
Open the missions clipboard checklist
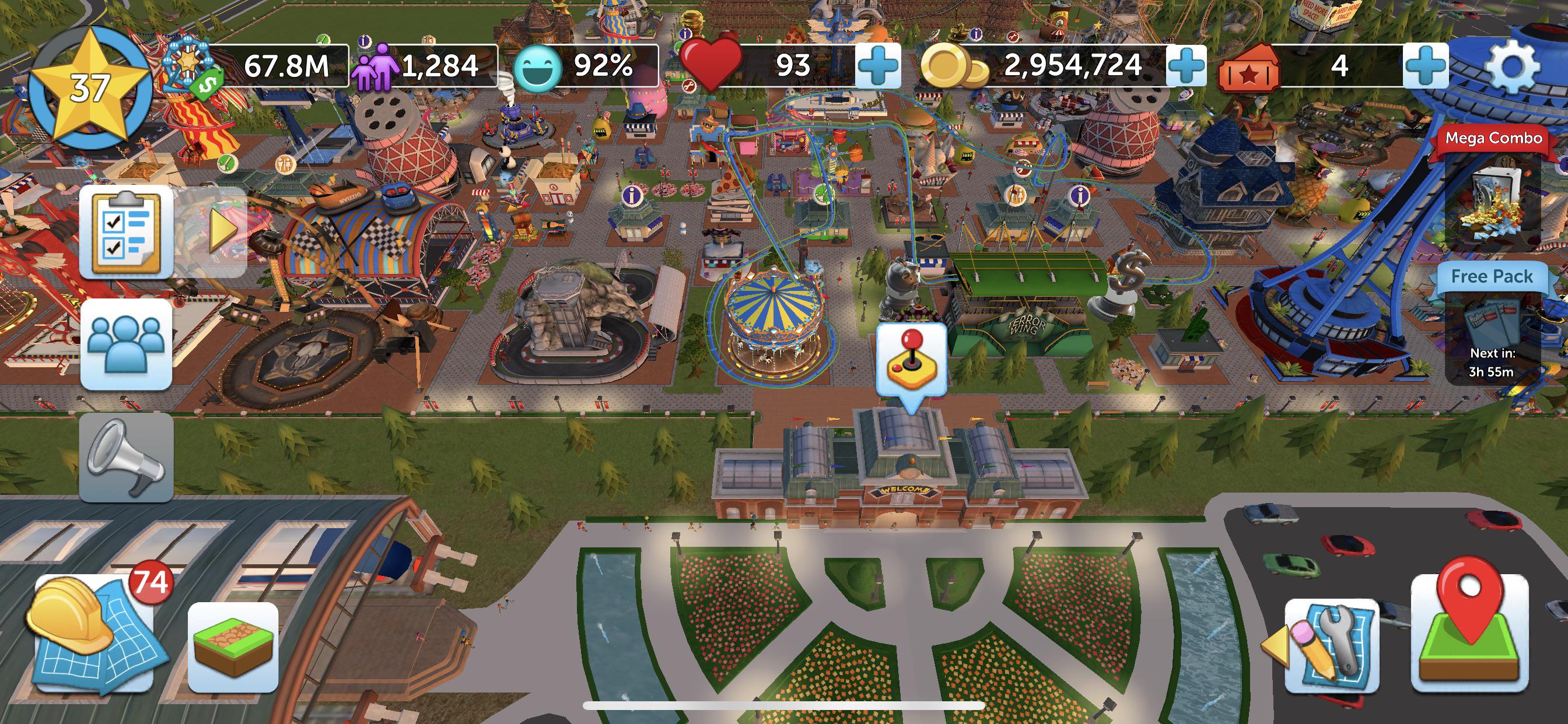(126, 231)
